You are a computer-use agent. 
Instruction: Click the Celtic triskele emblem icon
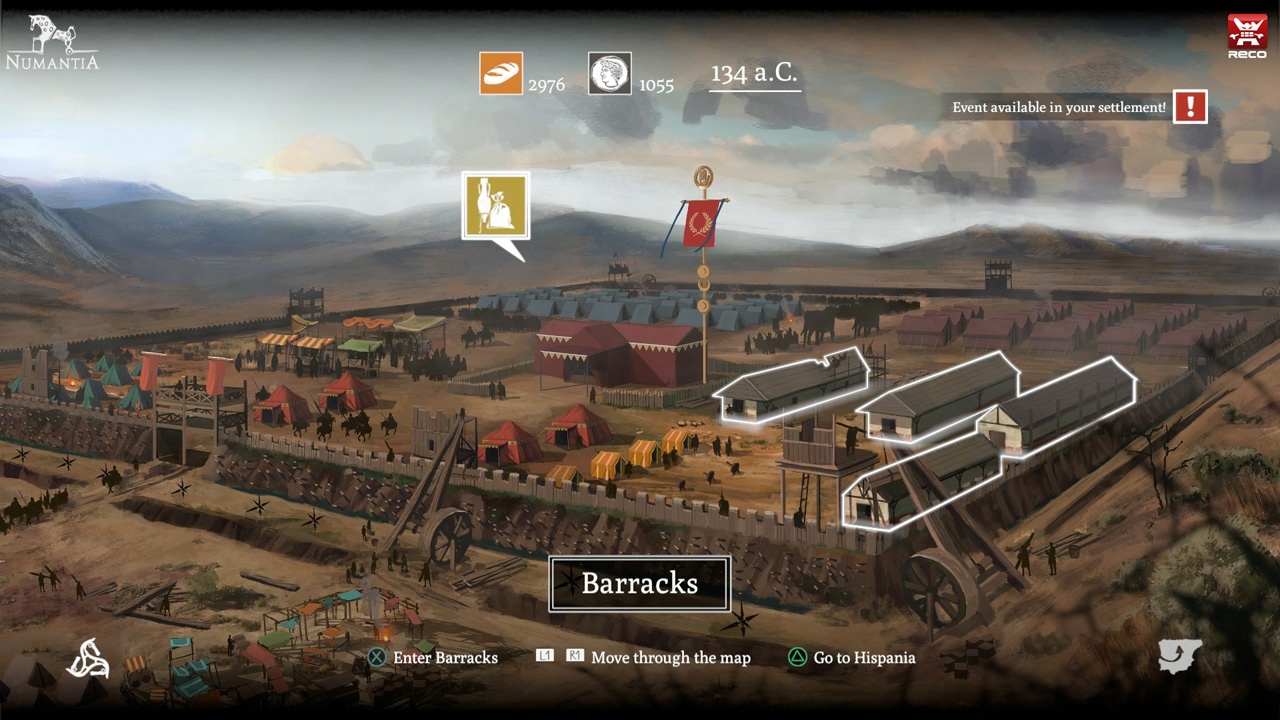pos(88,658)
